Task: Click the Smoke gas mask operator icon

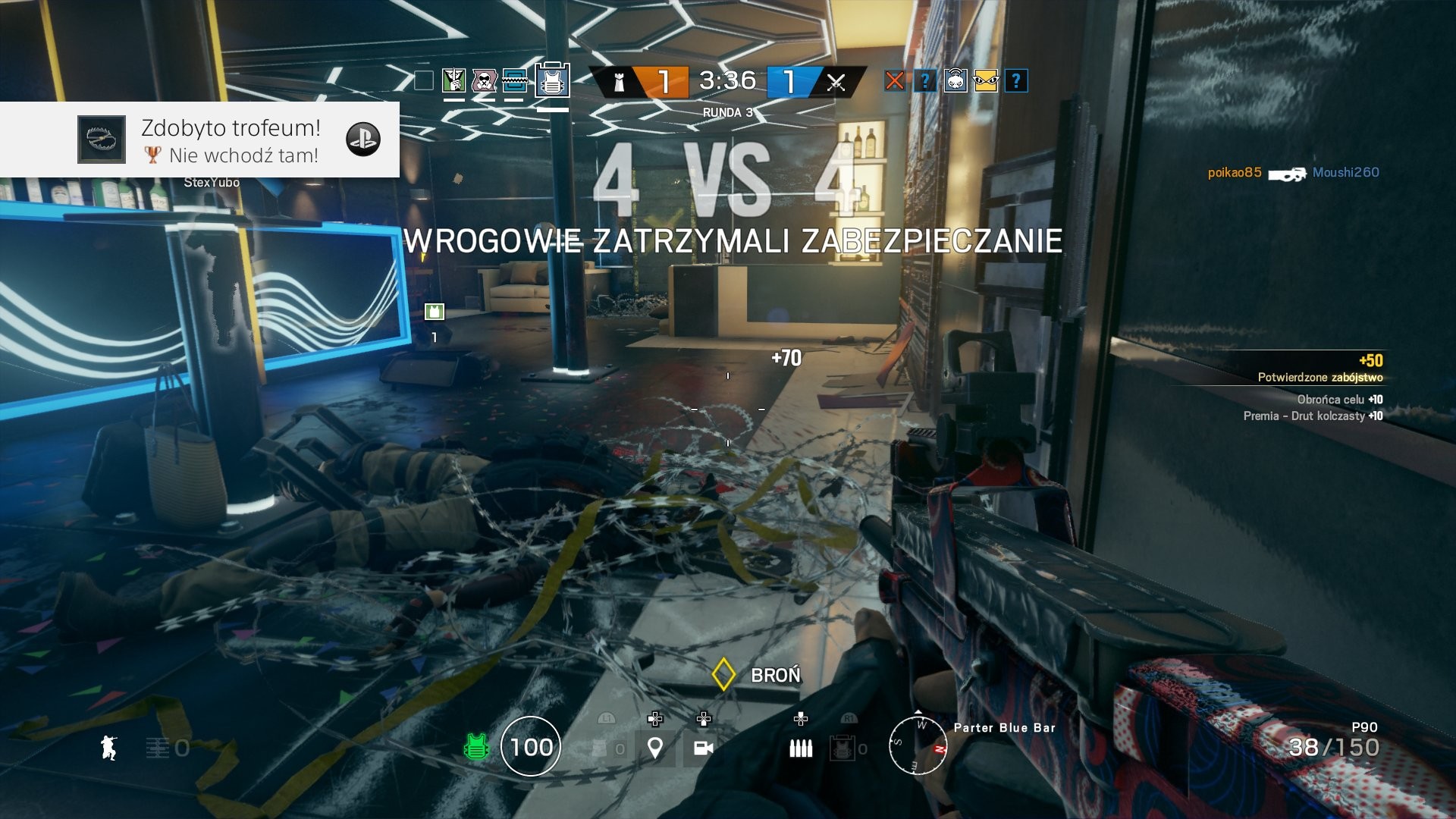Action: tap(484, 80)
